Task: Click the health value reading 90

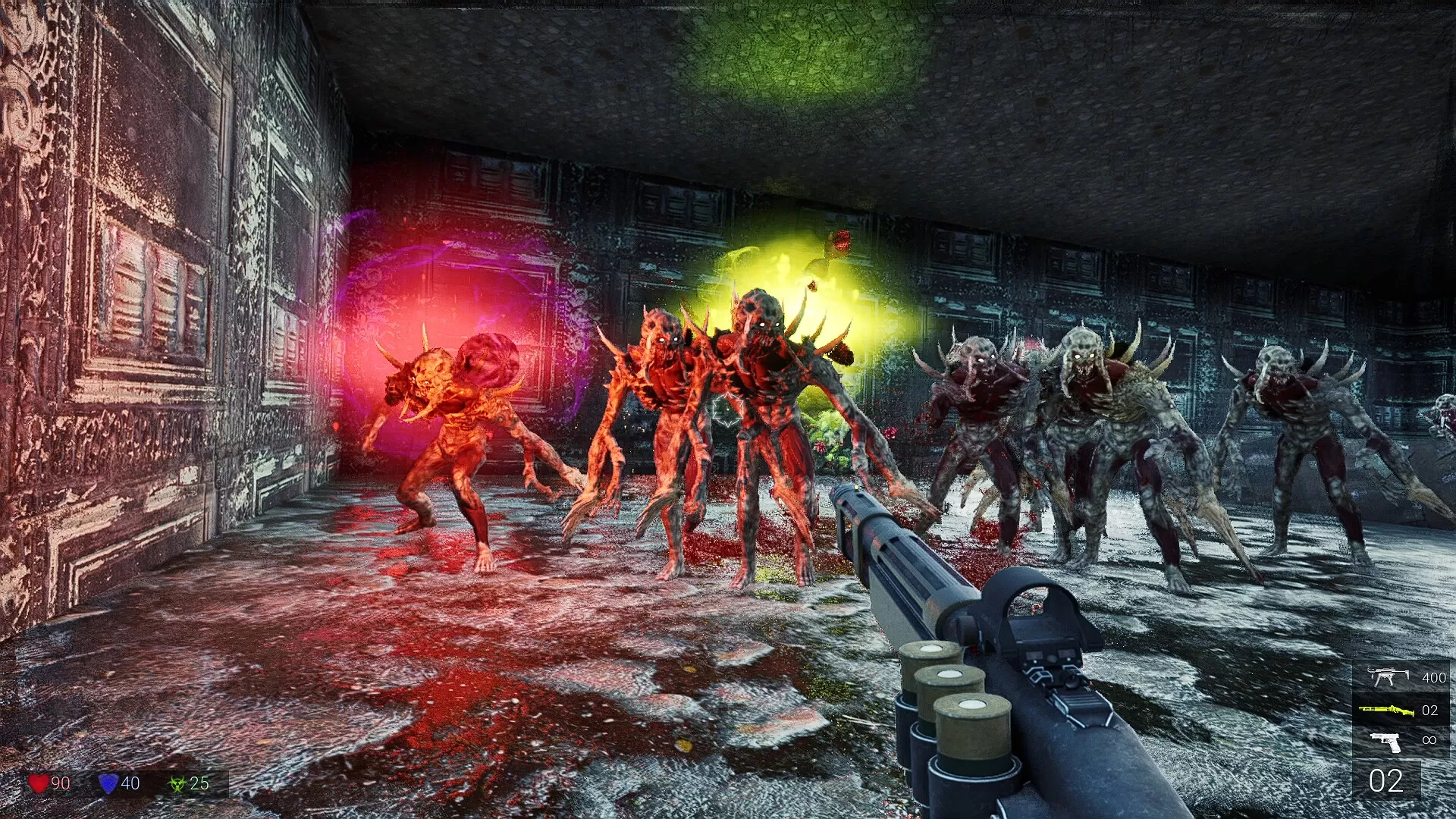Action: point(61,783)
